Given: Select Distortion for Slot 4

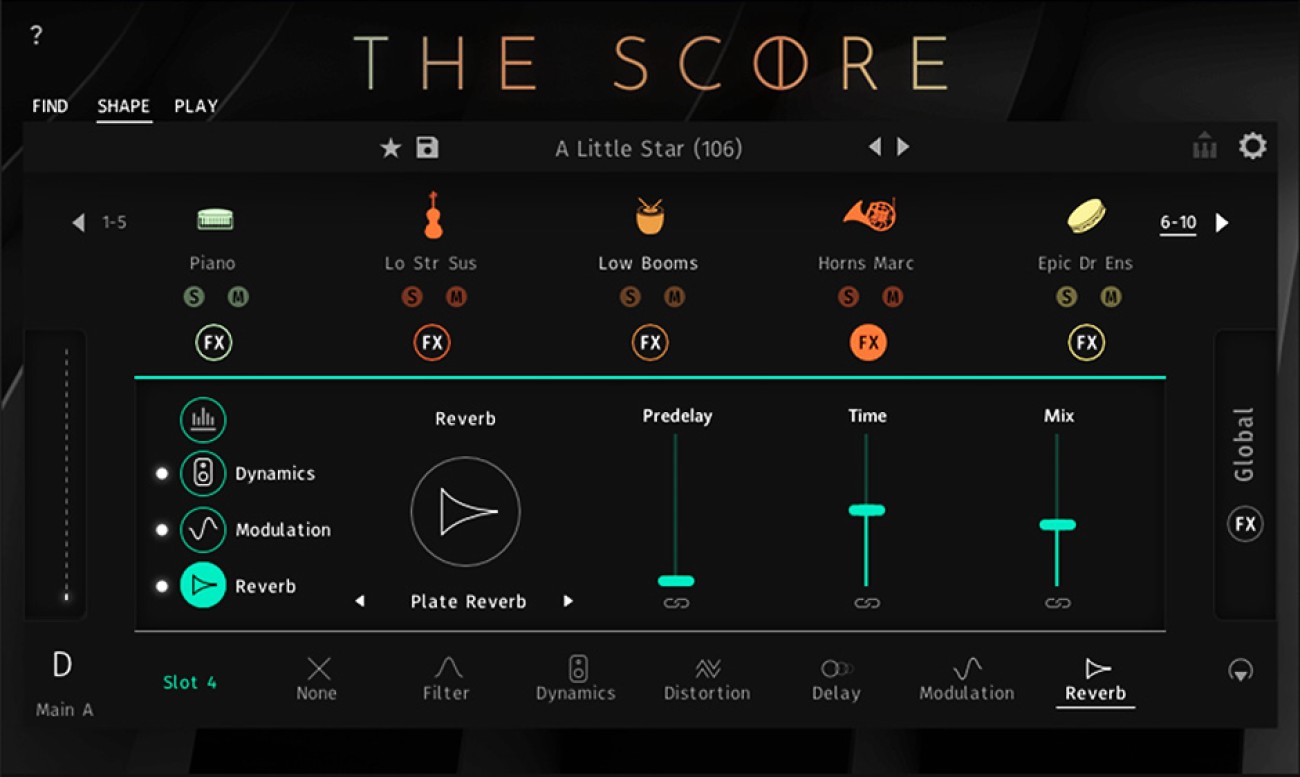Looking at the screenshot, I should coord(706,680).
